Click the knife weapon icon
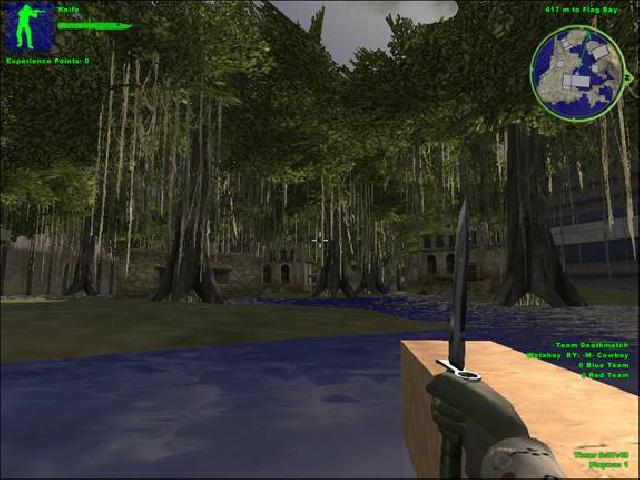This screenshot has width=640, height=480. 94,25
